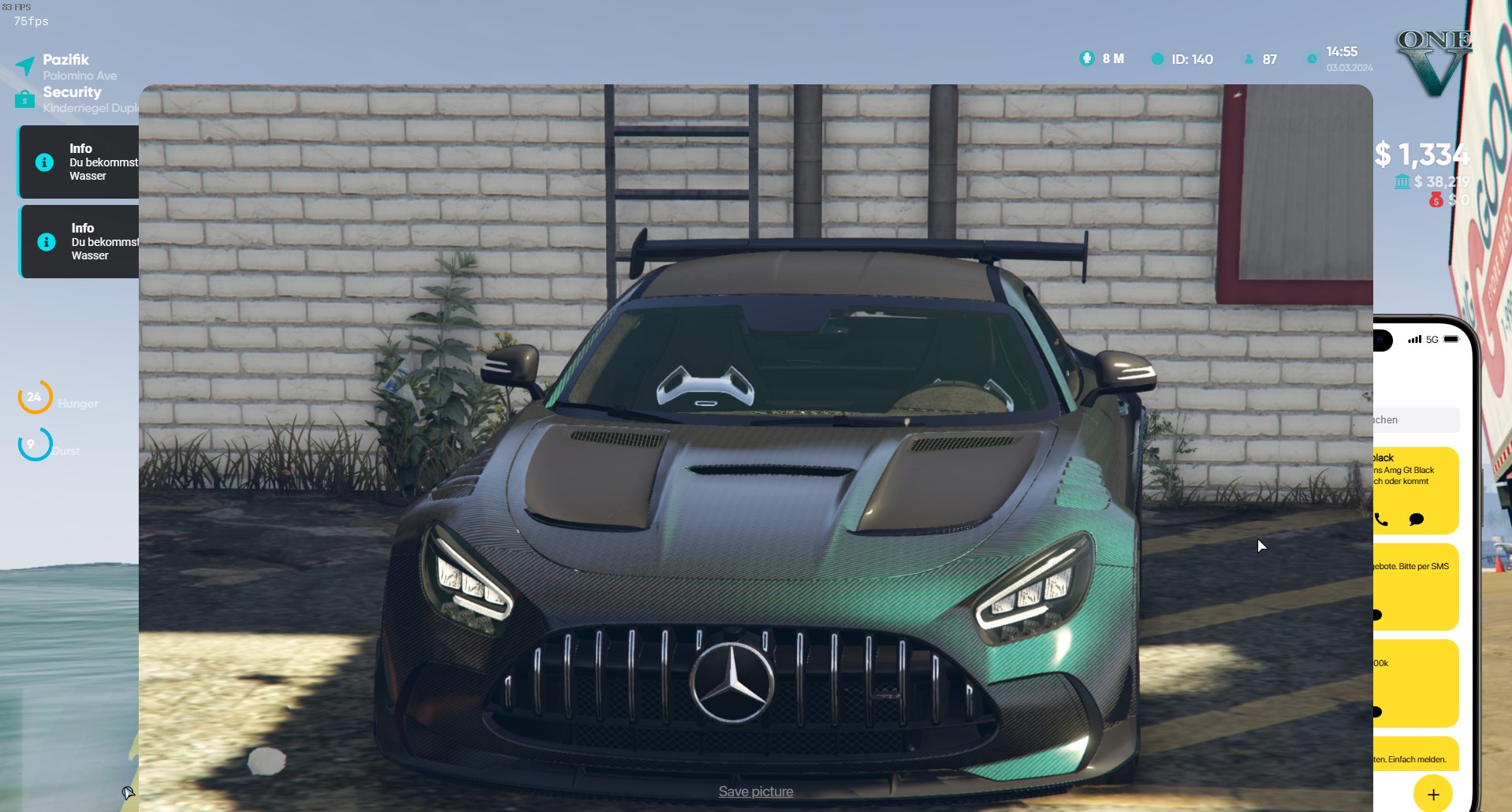This screenshot has height=812, width=1512.
Task: Open the "Bitte per SMS" ad card
Action: coord(1416,583)
